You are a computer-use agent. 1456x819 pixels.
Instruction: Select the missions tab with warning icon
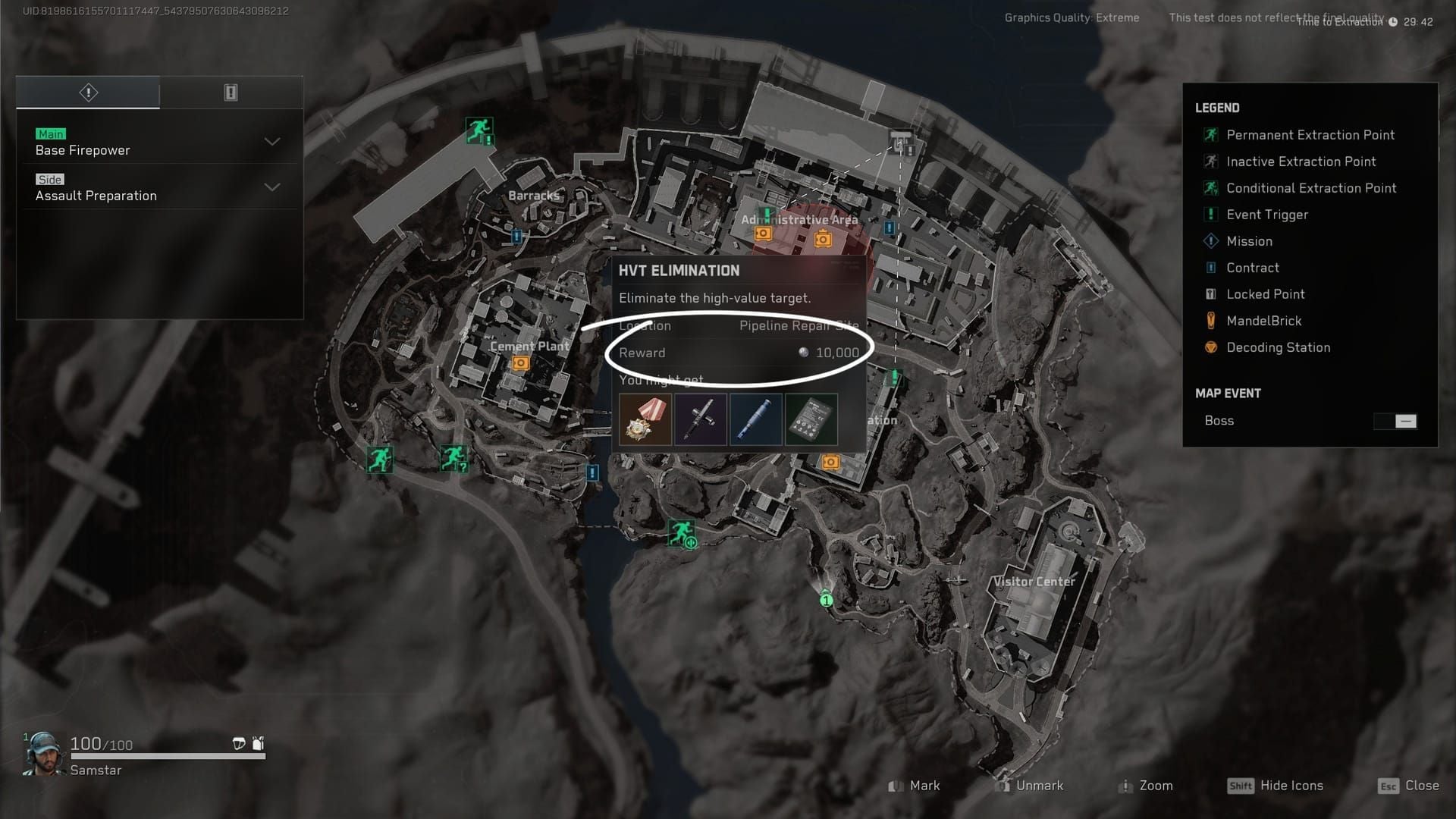[87, 92]
